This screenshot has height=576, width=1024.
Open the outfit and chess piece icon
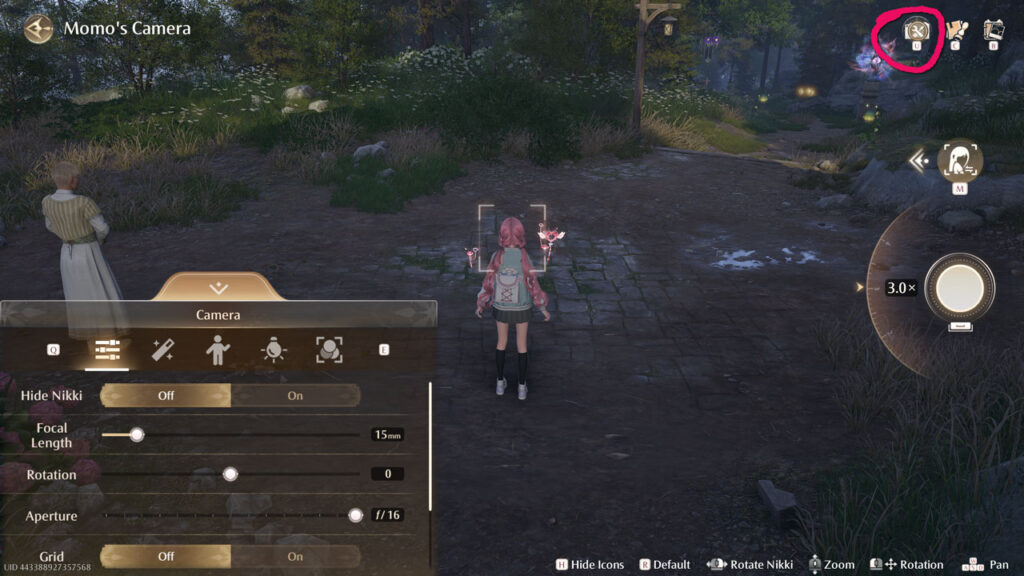955,30
